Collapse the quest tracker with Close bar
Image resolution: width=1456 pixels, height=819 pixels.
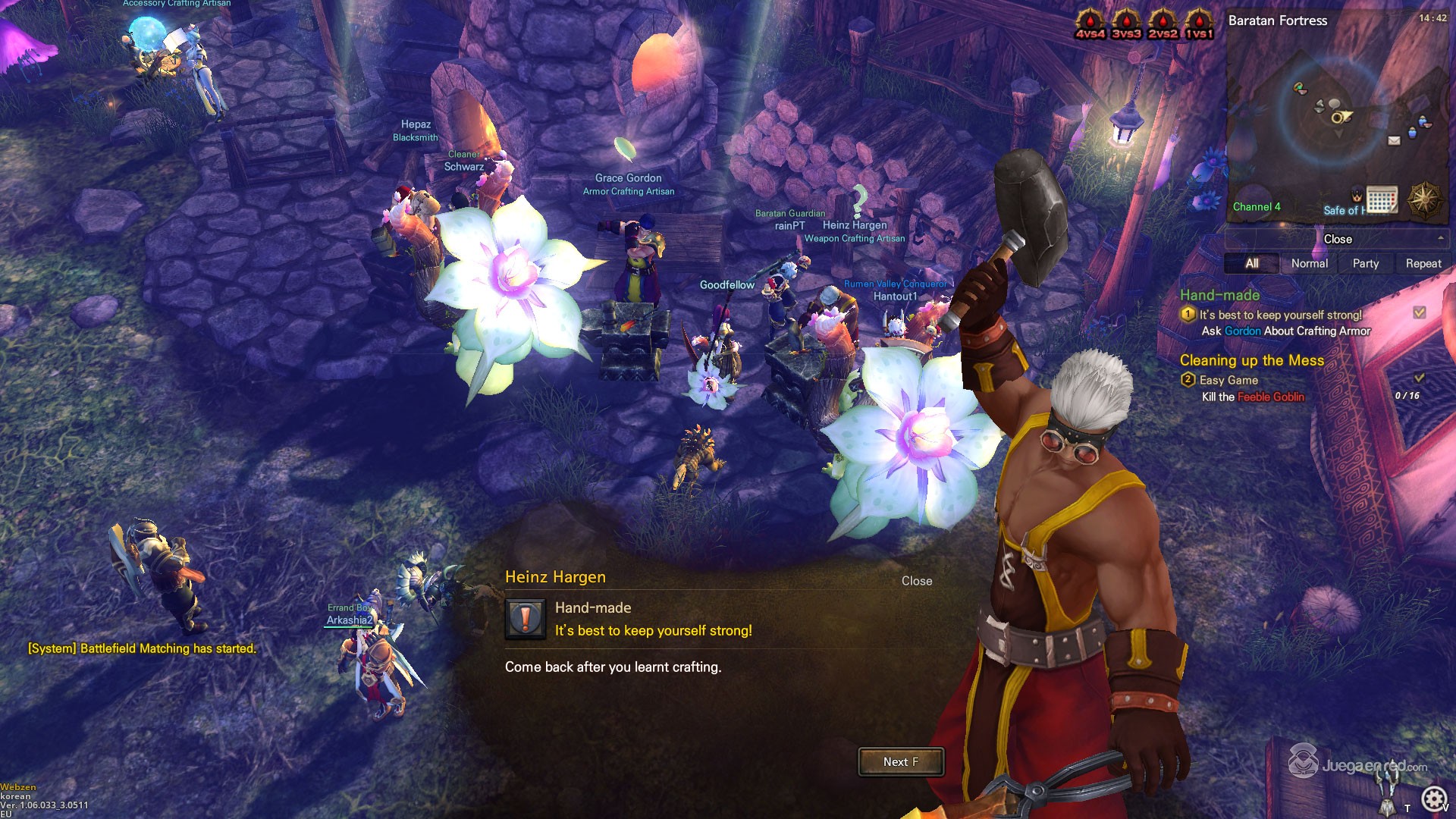coord(1338,239)
